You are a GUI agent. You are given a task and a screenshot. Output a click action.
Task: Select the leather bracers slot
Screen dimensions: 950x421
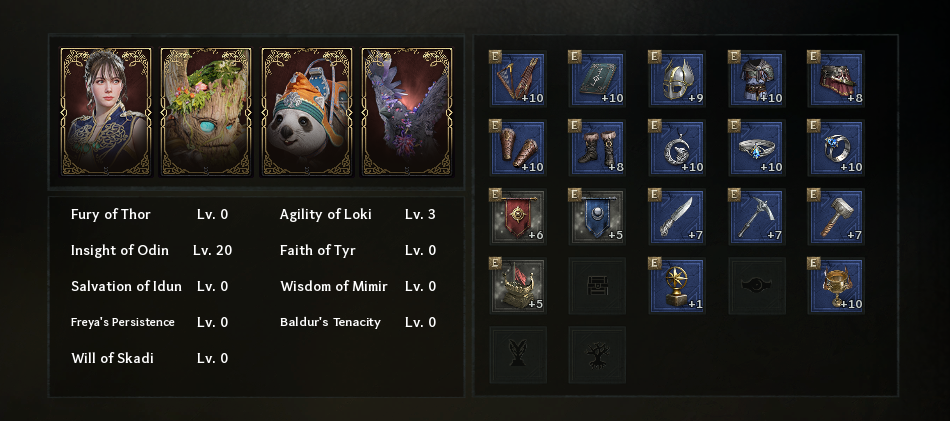(x=518, y=148)
